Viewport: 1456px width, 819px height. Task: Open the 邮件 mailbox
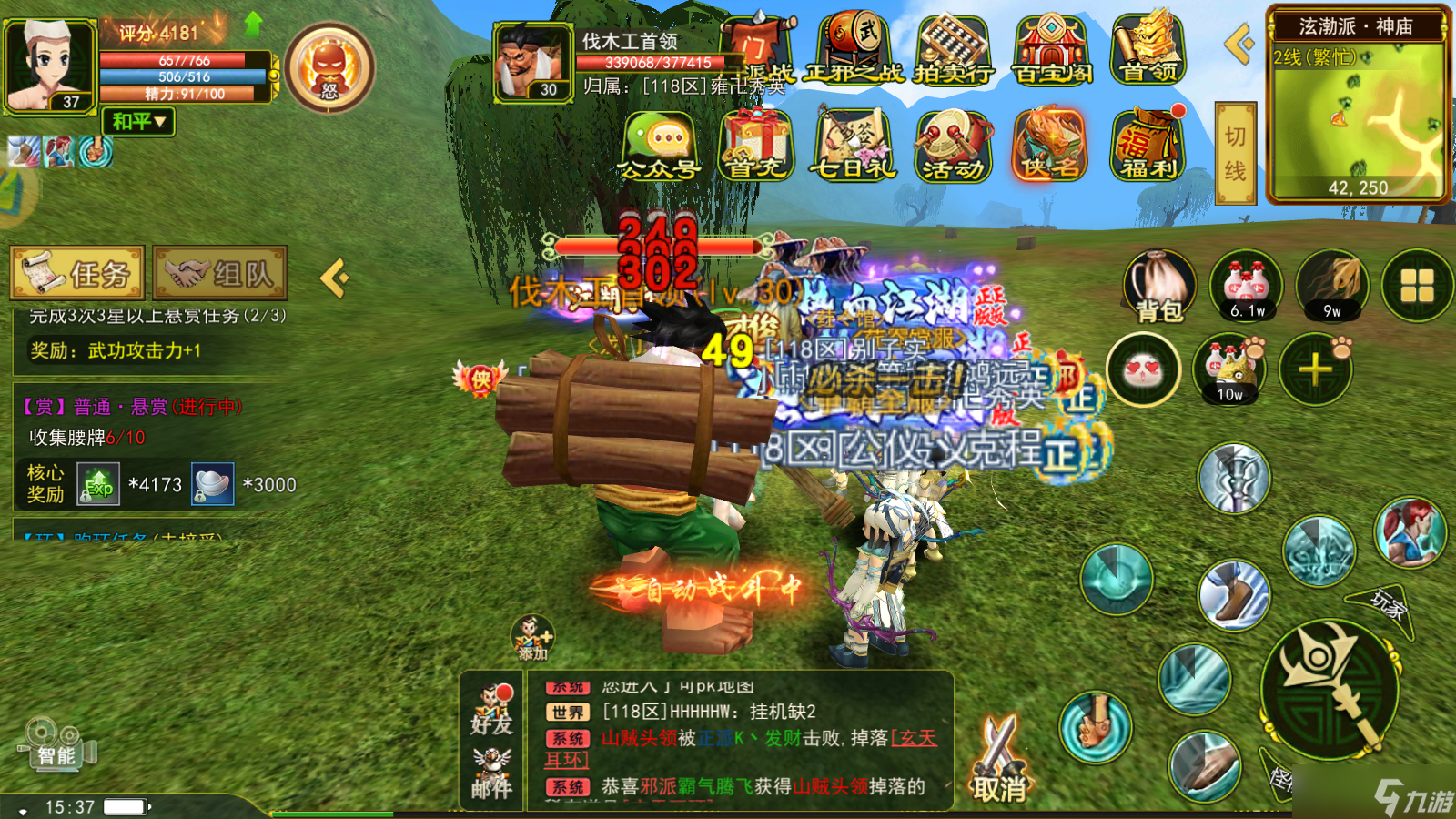[491, 773]
